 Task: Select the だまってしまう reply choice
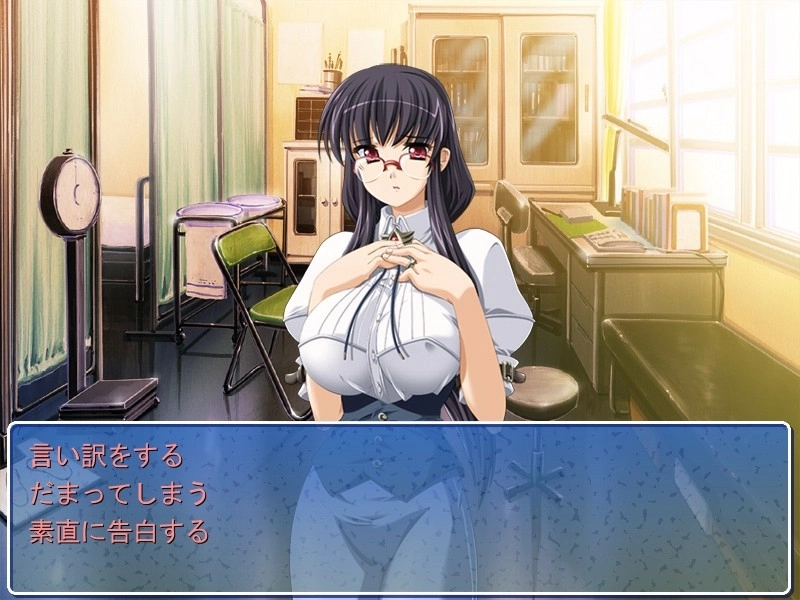(119, 494)
